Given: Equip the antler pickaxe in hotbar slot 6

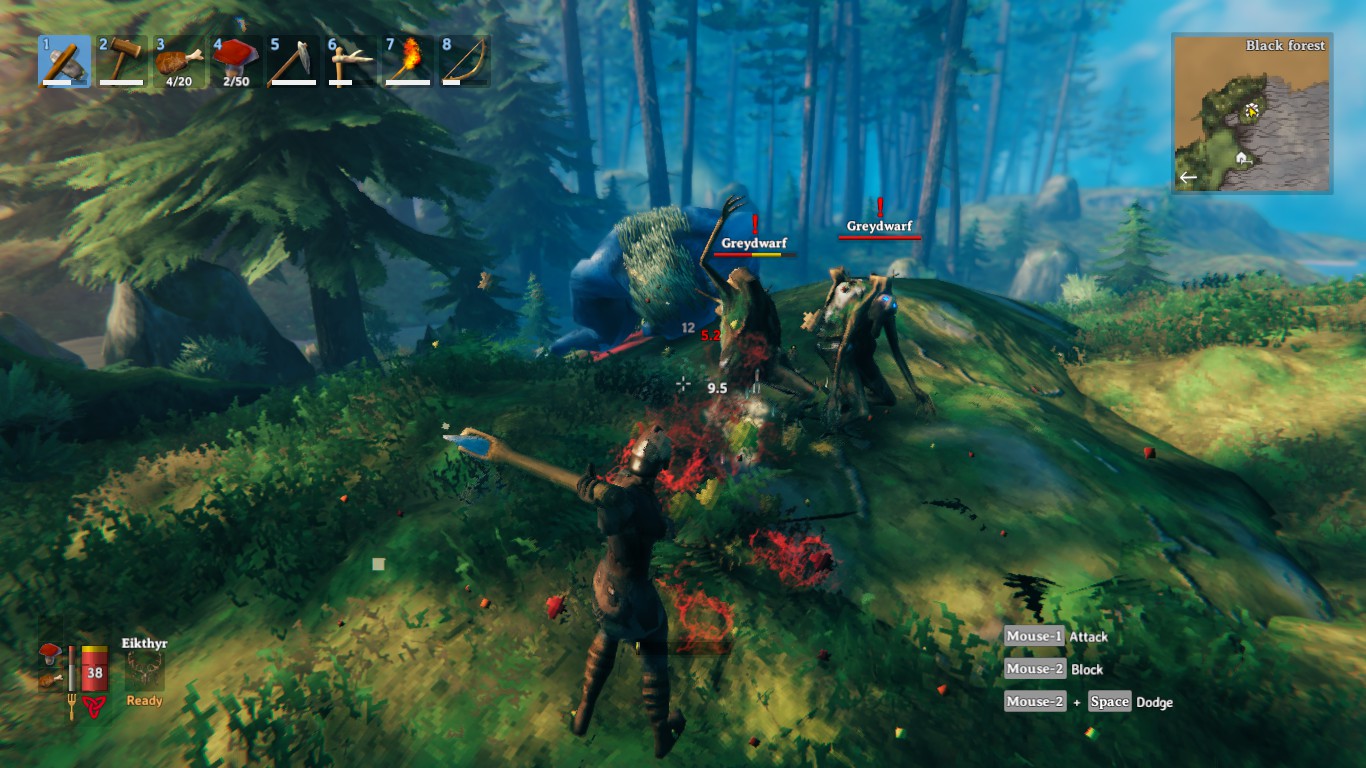Looking at the screenshot, I should click(350, 59).
